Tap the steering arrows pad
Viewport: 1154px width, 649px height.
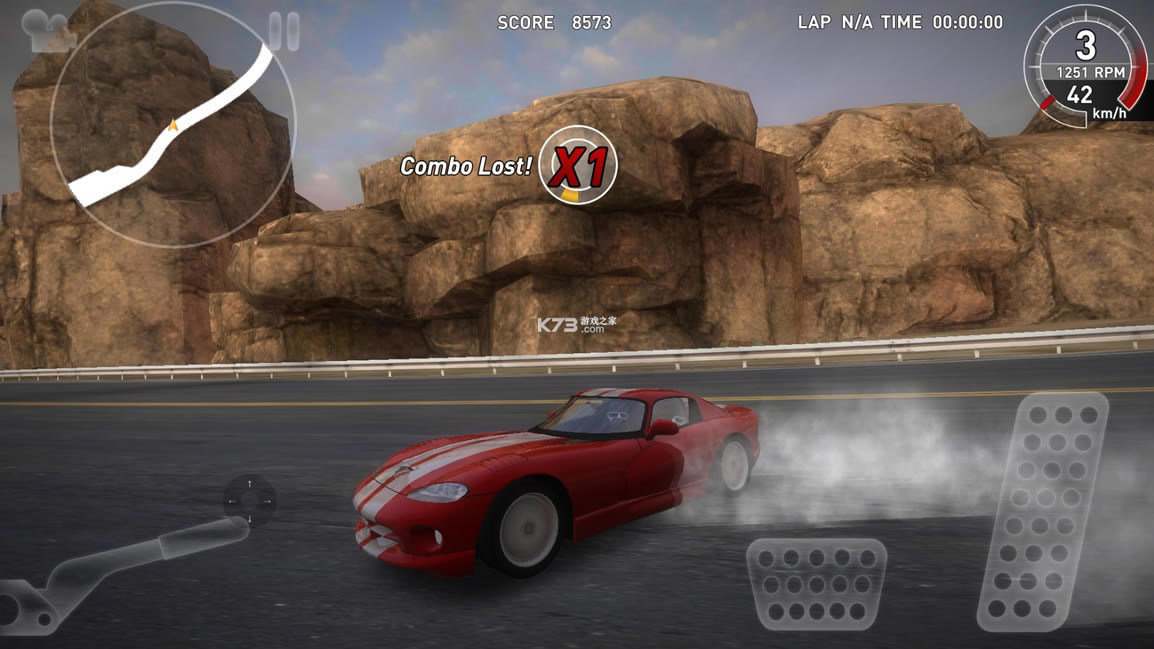coord(249,500)
